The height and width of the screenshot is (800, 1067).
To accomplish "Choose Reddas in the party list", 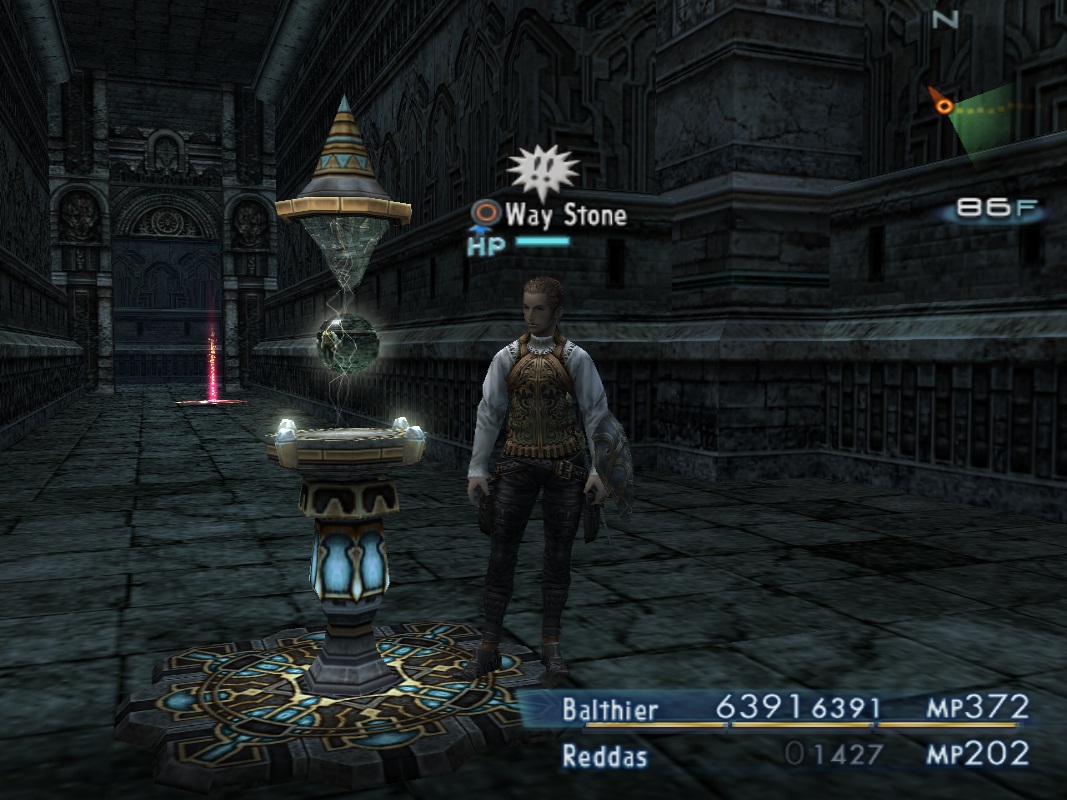I will coord(605,756).
